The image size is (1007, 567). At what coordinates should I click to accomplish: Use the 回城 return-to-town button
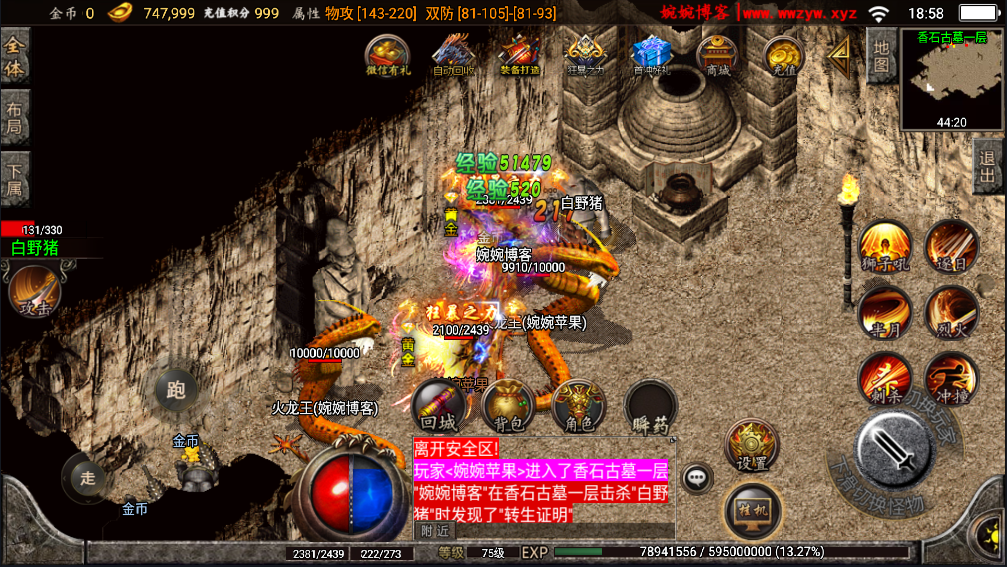438,406
